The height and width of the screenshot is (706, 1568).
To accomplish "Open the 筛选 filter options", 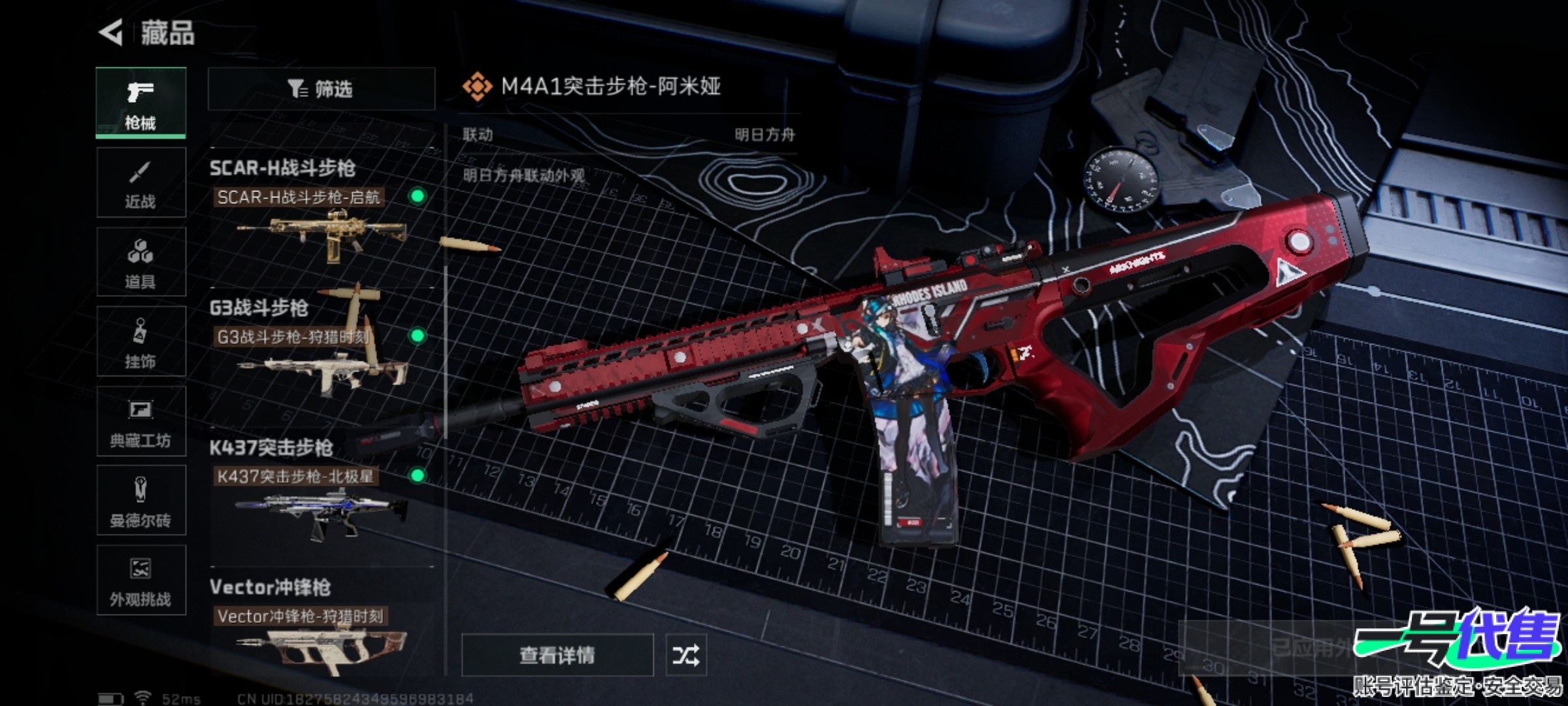I will pos(321,89).
